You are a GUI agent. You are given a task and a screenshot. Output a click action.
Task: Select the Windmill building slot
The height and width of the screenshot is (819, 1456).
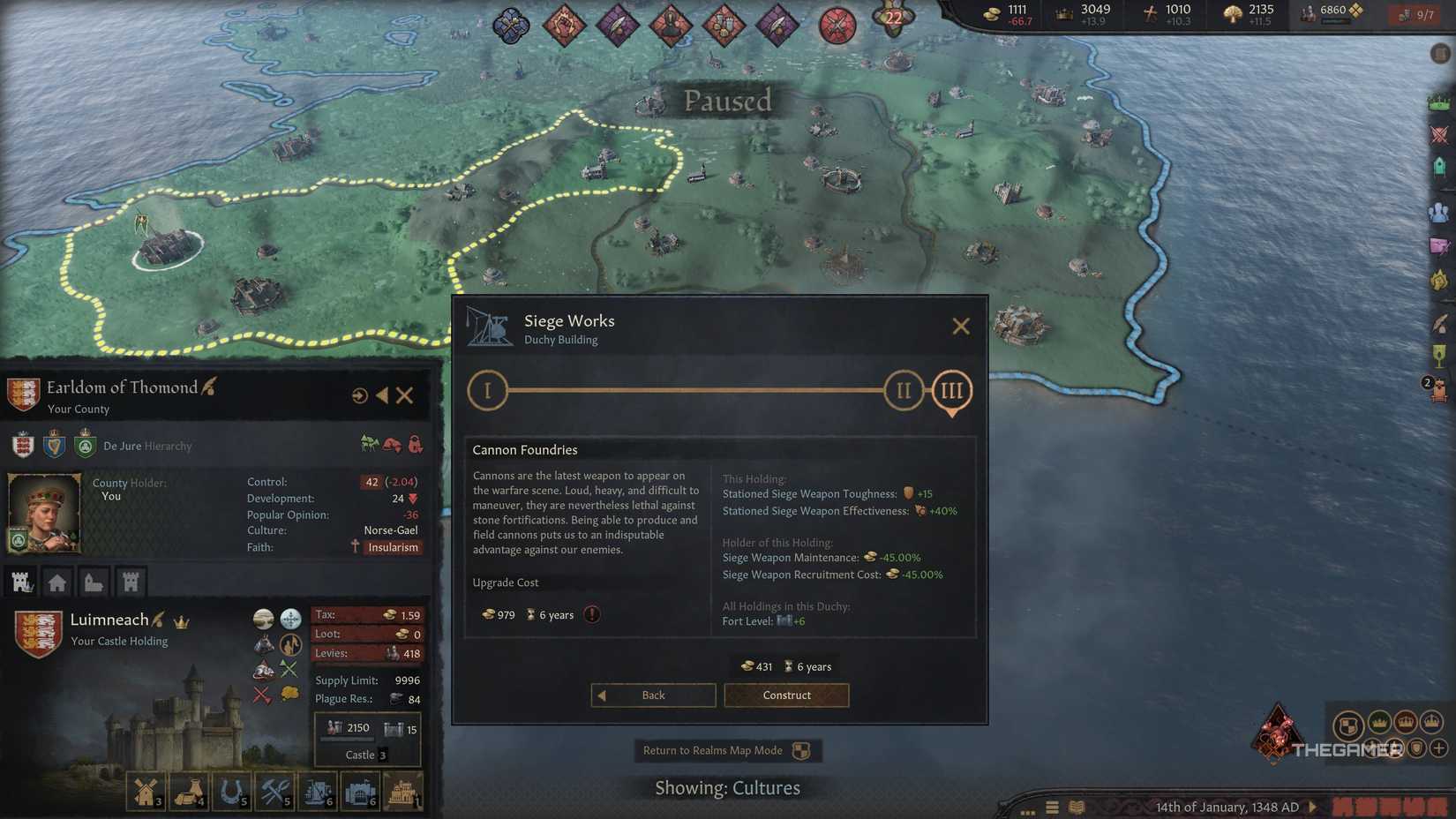[146, 790]
